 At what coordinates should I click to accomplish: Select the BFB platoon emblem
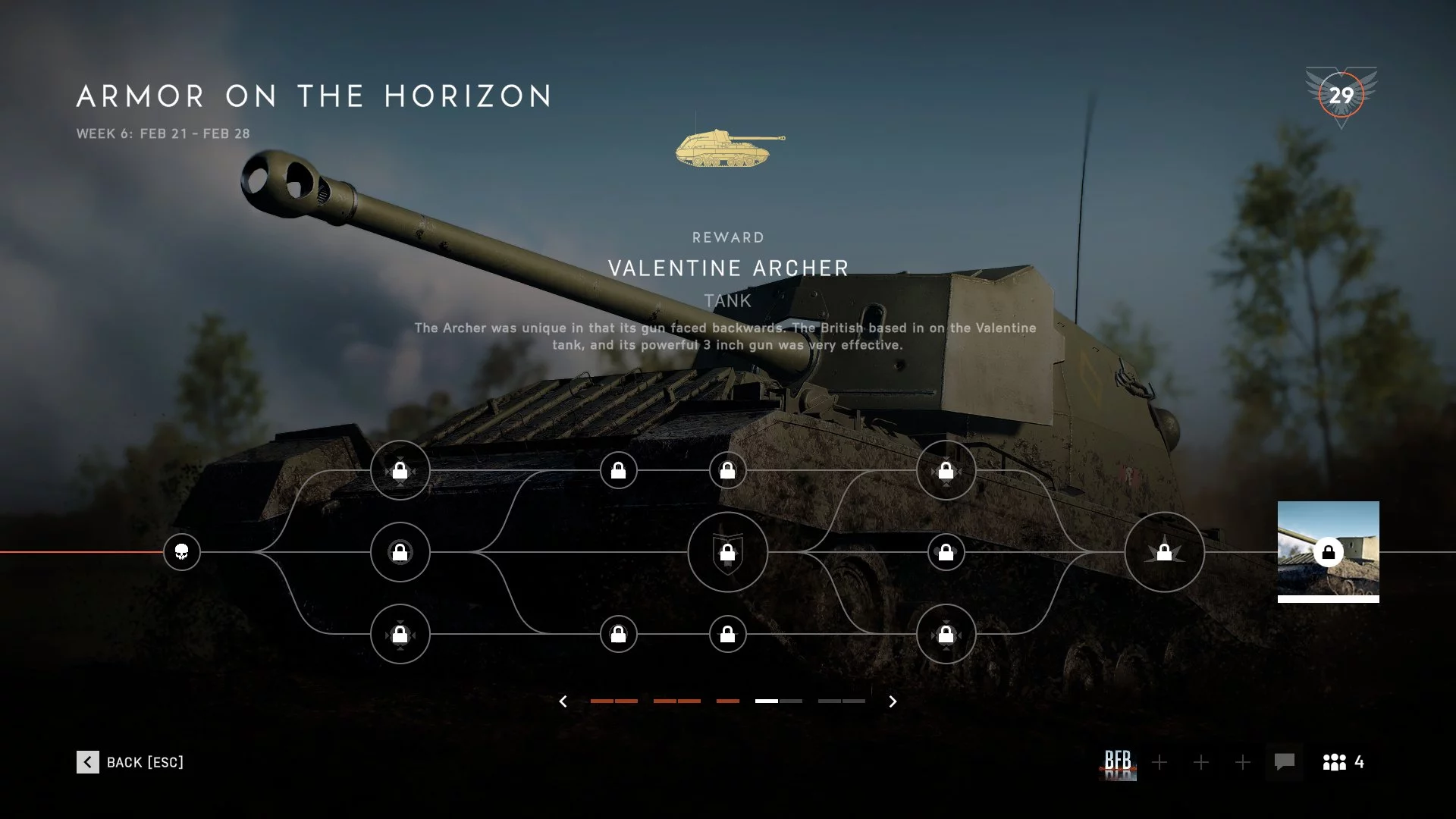(1118, 762)
